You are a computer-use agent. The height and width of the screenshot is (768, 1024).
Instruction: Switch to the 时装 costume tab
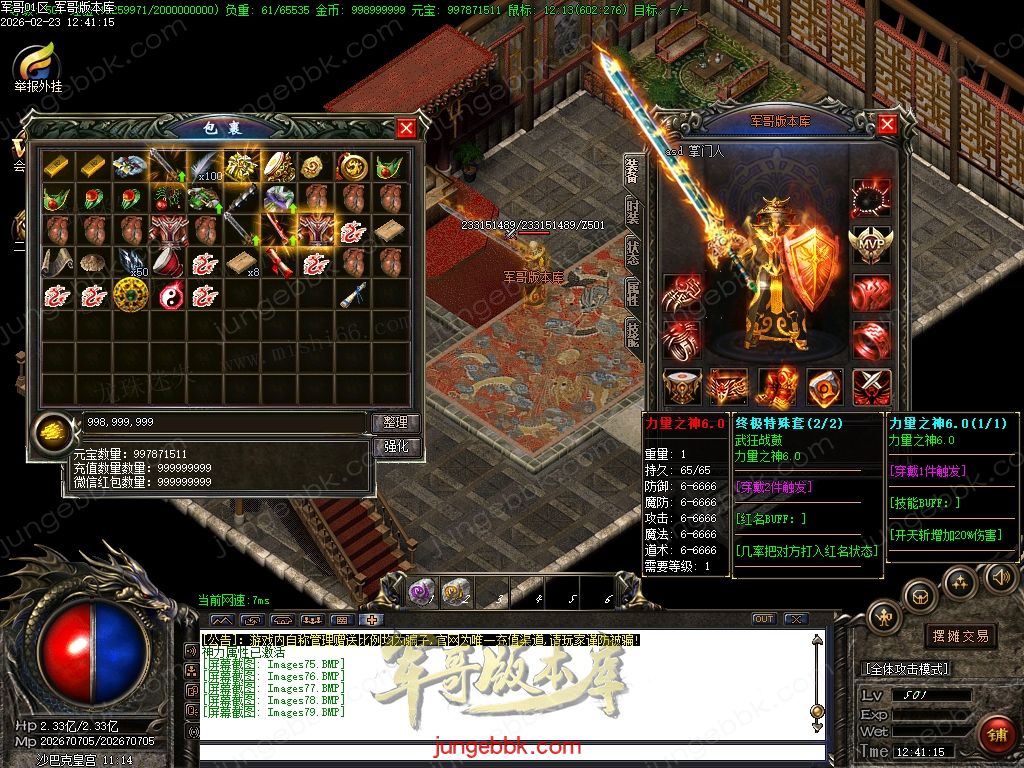(633, 212)
